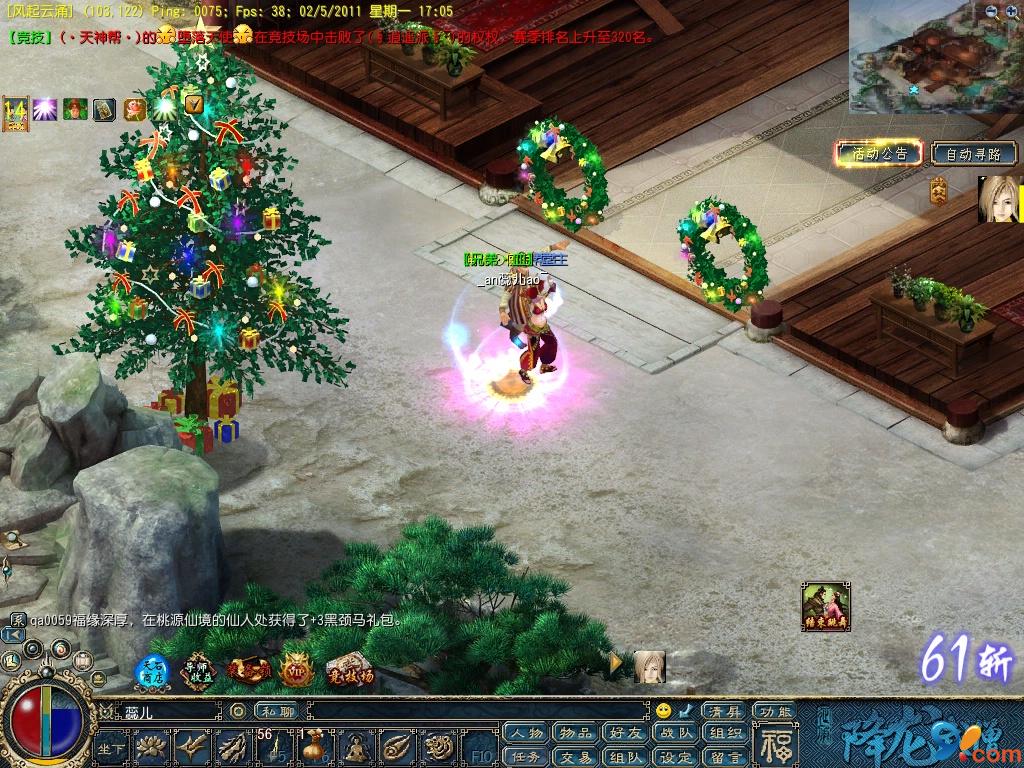The height and width of the screenshot is (768, 1024).
Task: Open the 功能 functions menu
Action: coord(774,711)
